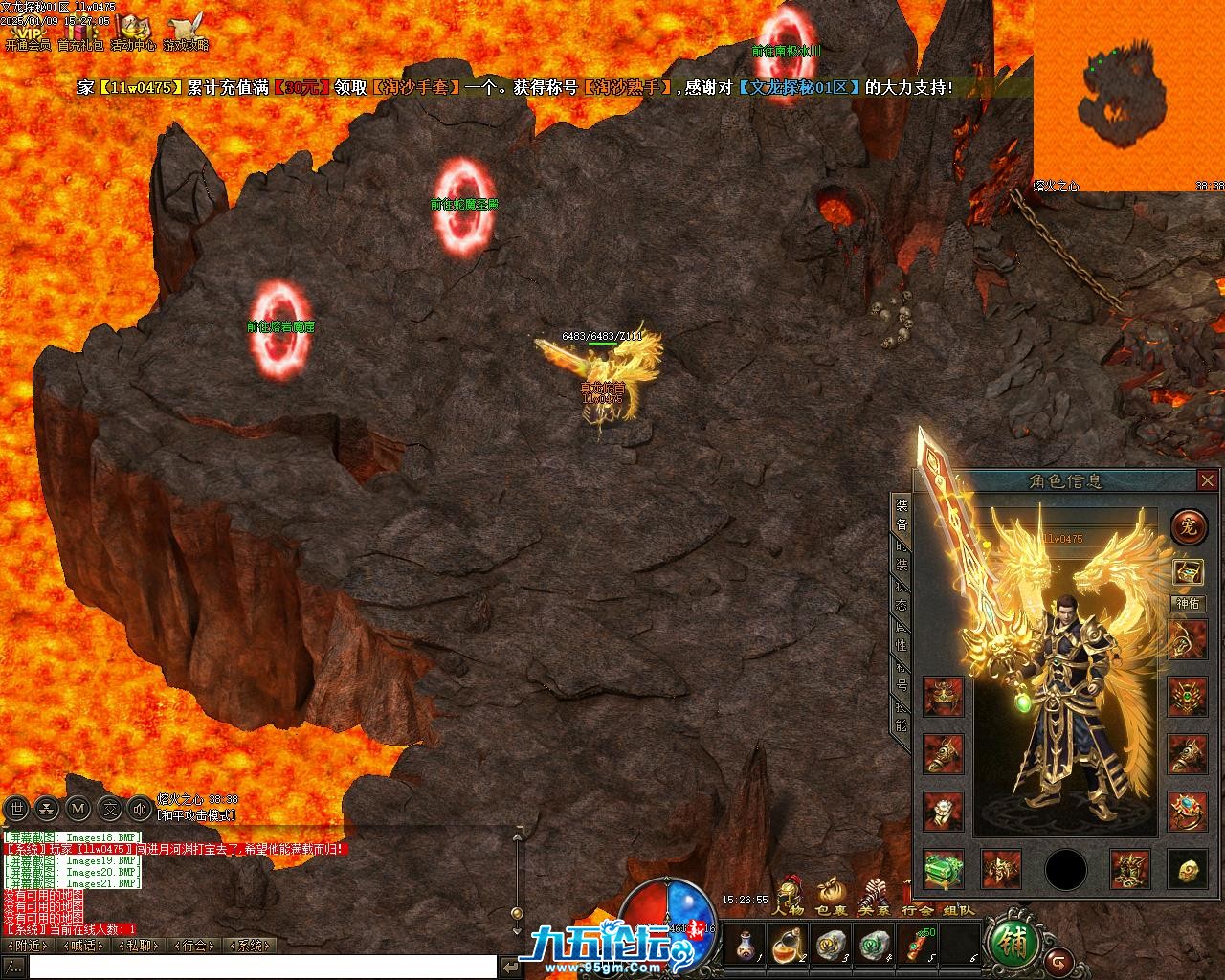Click the round M button above chat

[79, 810]
